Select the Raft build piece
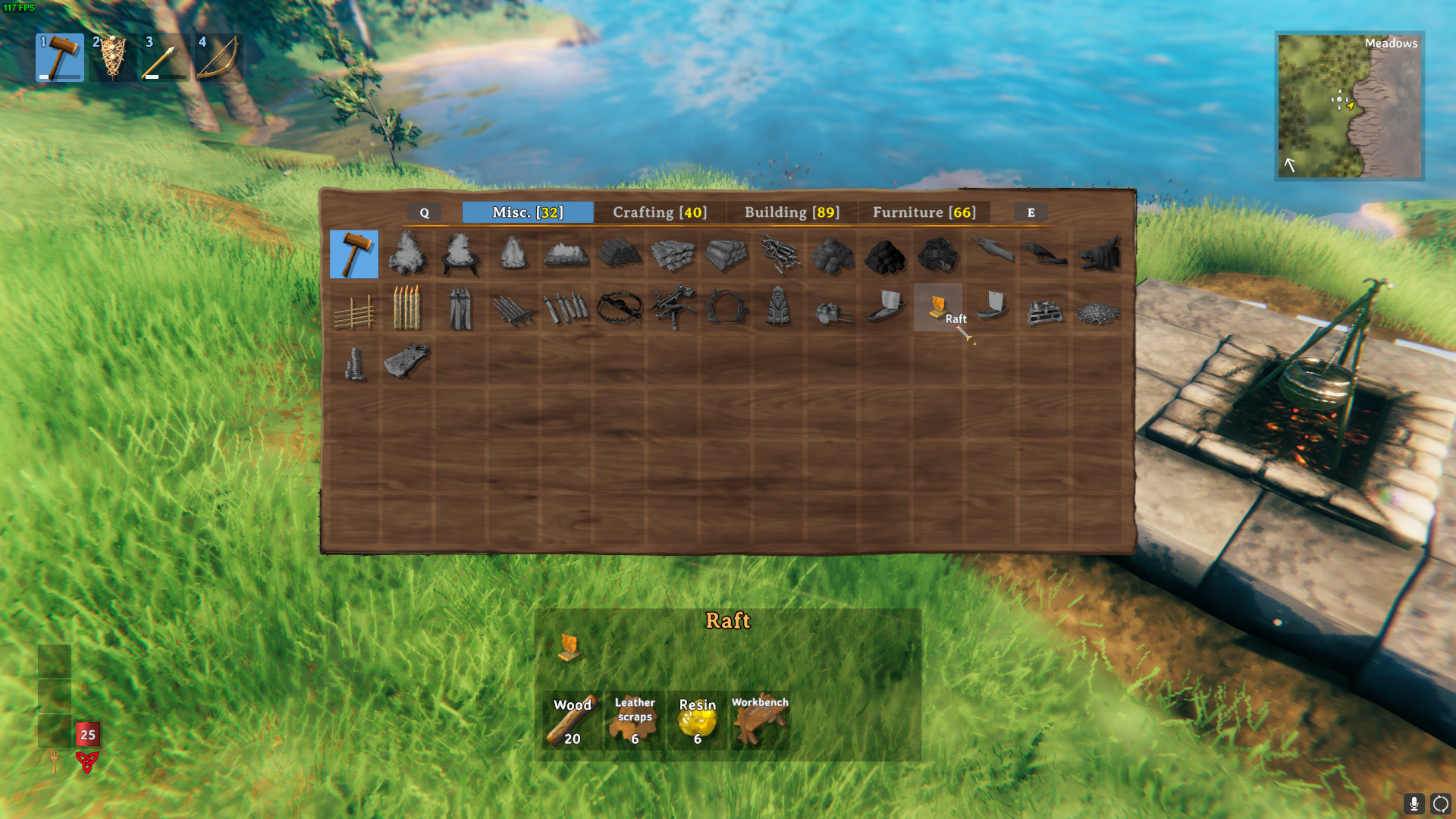 938,307
